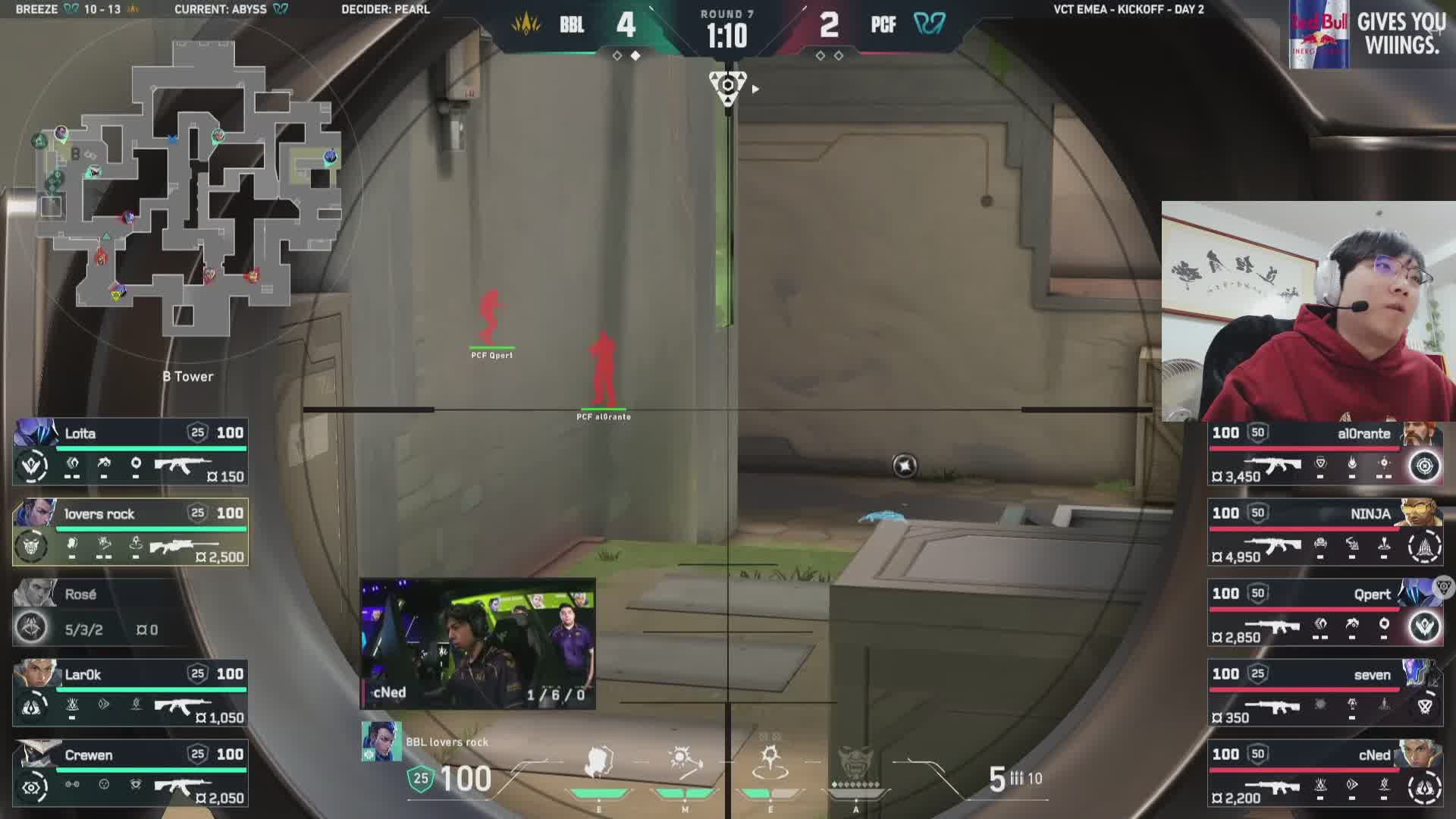This screenshot has width=1456, height=819.
Task: Click the streamer's webcam overlay
Action: tap(1308, 311)
